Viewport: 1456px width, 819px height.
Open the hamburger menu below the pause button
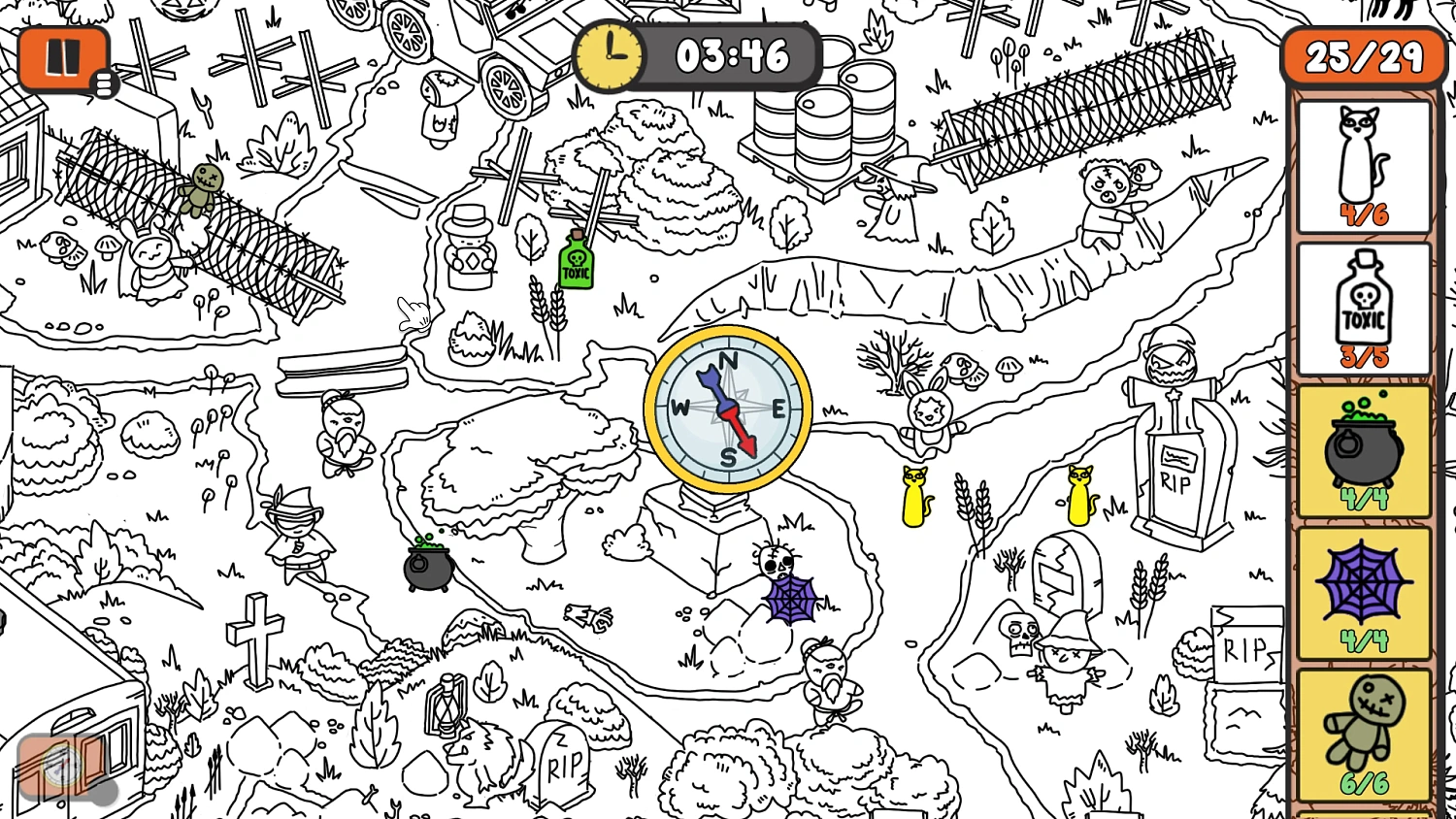pos(104,85)
